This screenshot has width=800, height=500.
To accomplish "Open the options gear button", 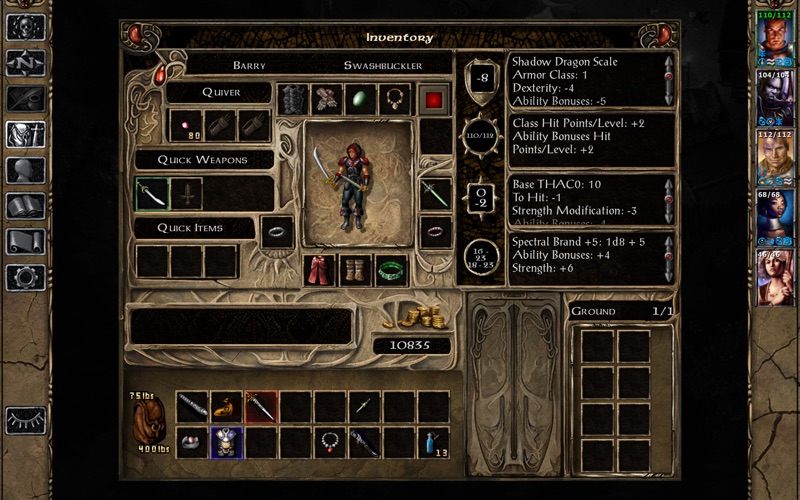I will [x=25, y=277].
